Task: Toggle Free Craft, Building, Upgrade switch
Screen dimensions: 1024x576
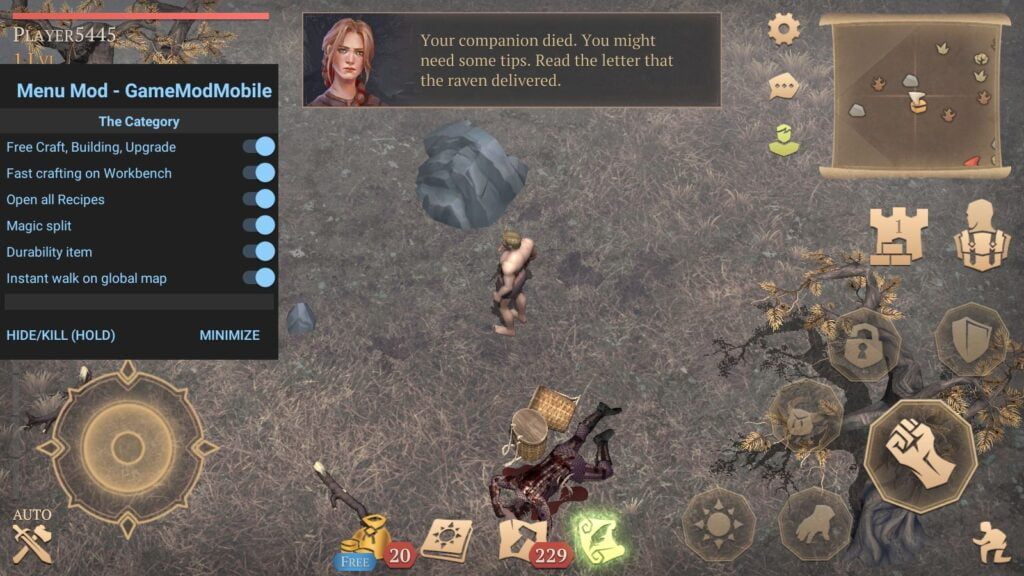Action: coord(258,147)
